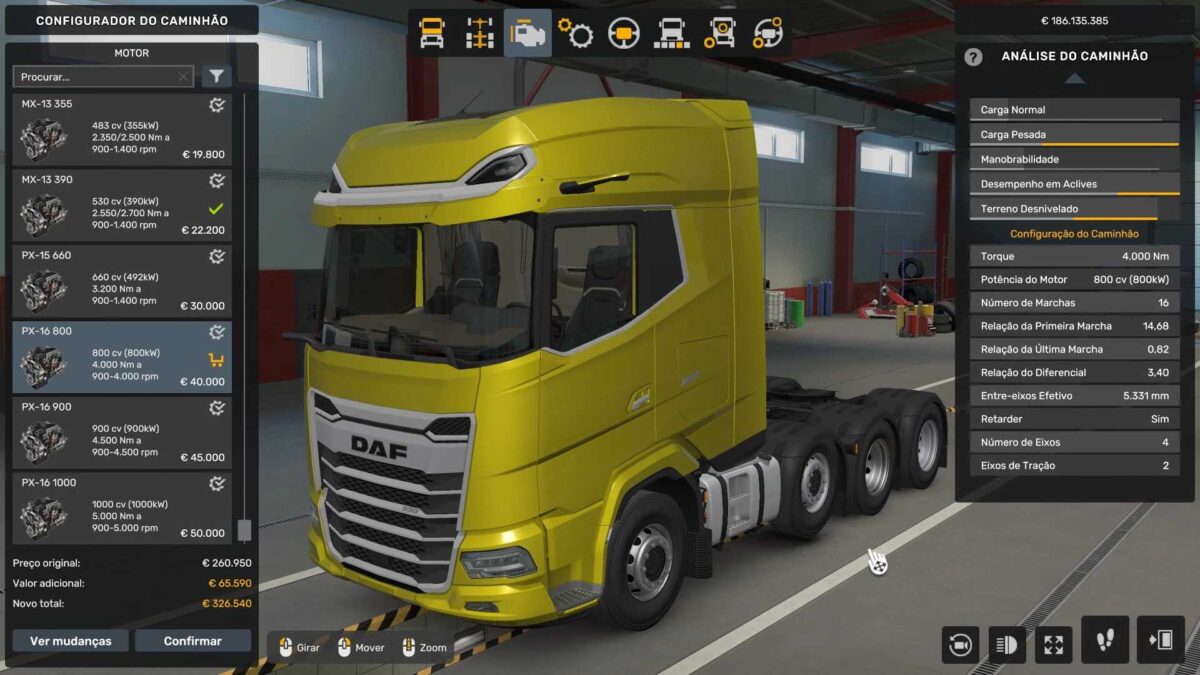
Task: Choose the PX-16 900 engine
Action: coord(122,433)
